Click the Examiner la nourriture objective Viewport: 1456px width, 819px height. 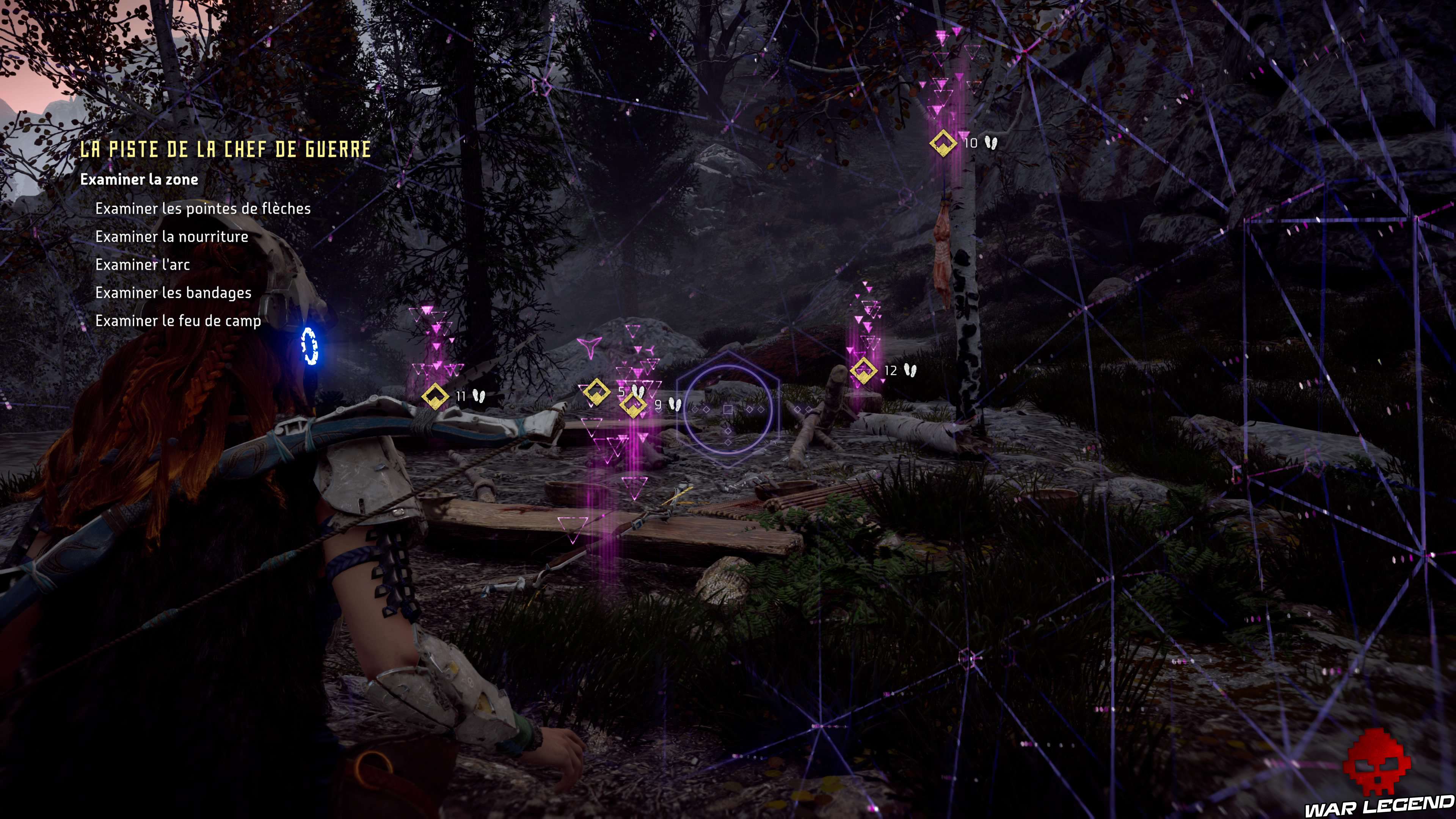coord(172,237)
